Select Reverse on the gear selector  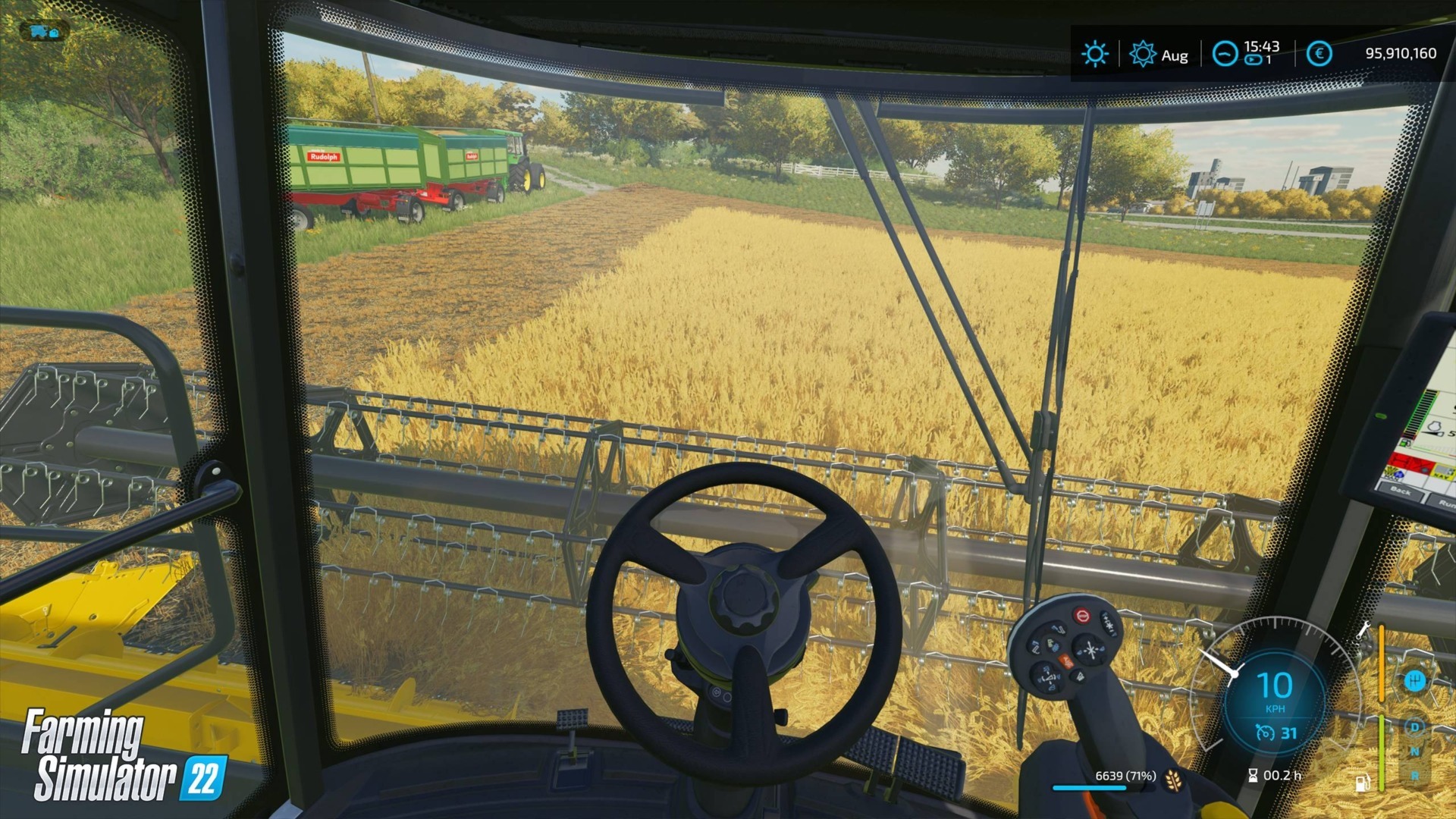click(1414, 775)
